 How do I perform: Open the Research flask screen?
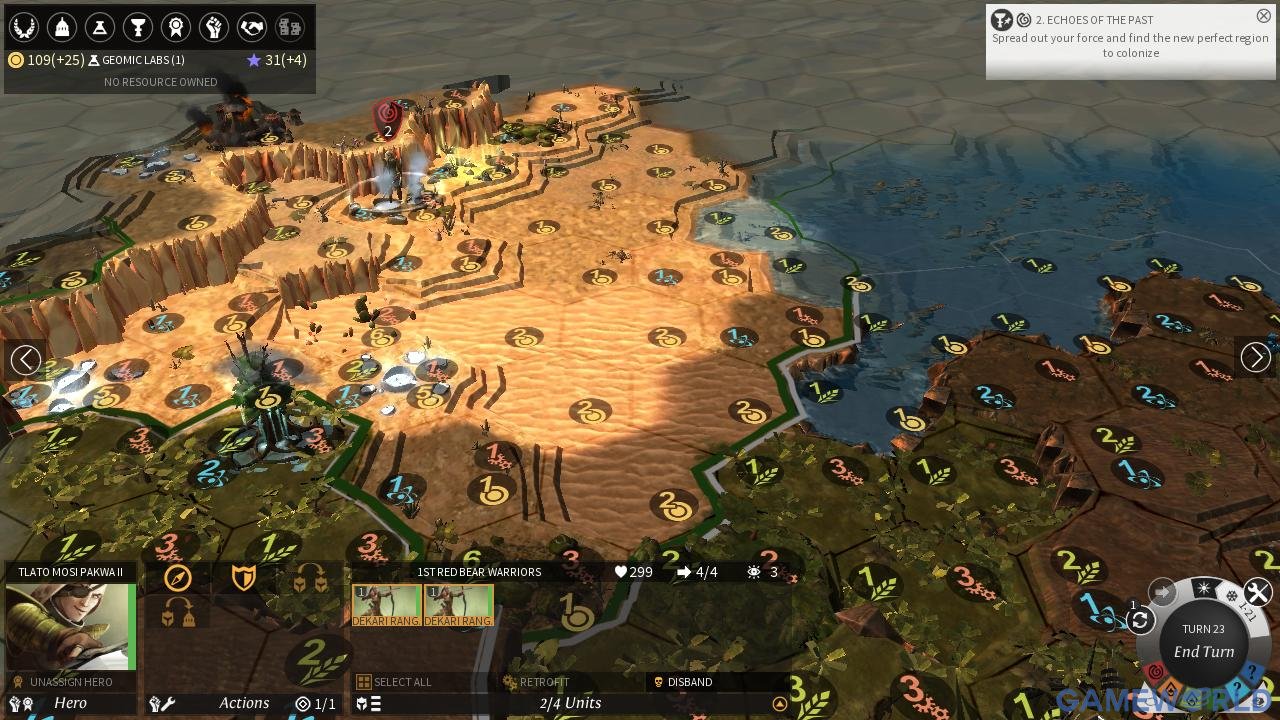(100, 27)
